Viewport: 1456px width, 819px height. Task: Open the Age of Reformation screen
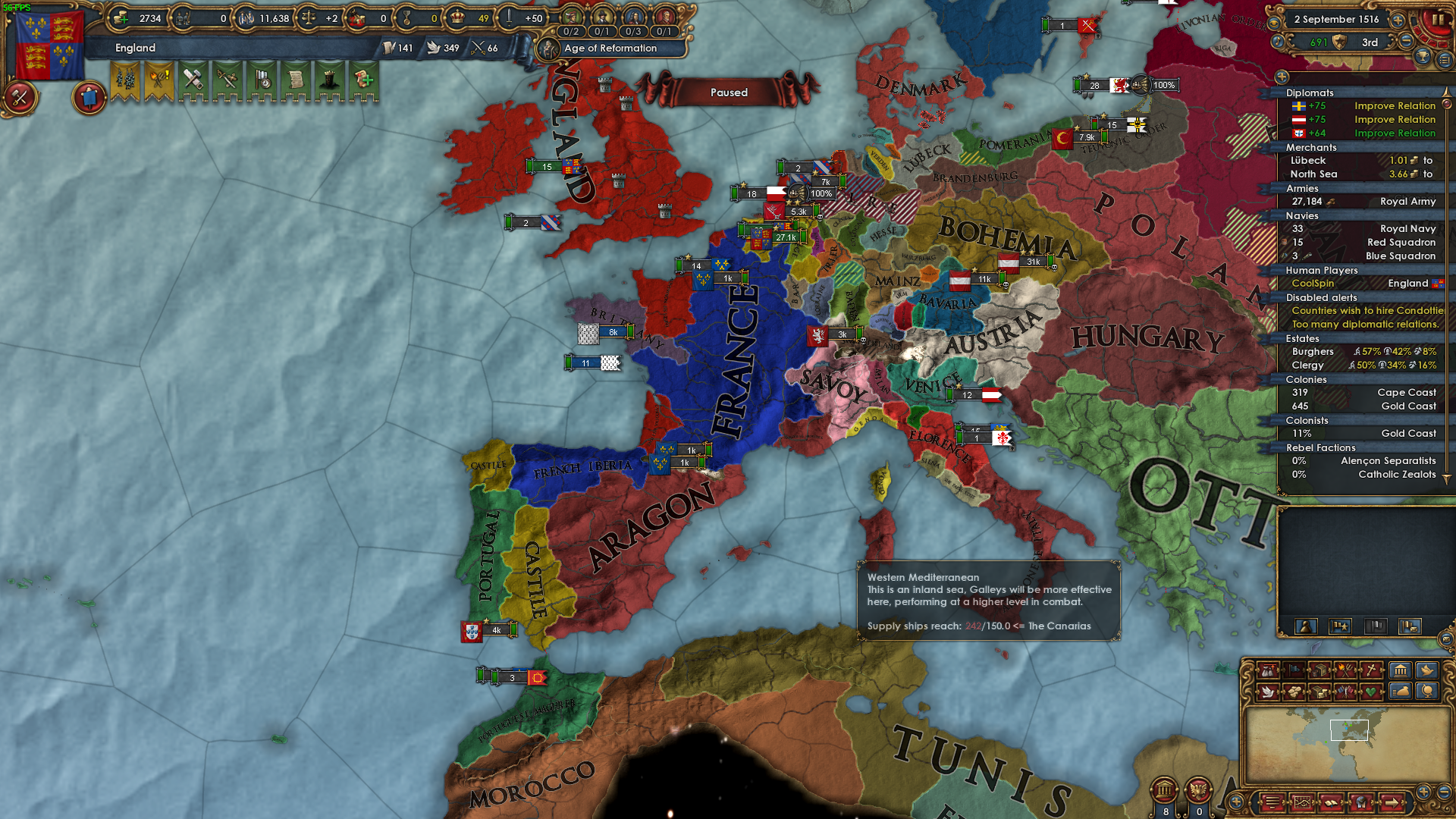point(610,49)
